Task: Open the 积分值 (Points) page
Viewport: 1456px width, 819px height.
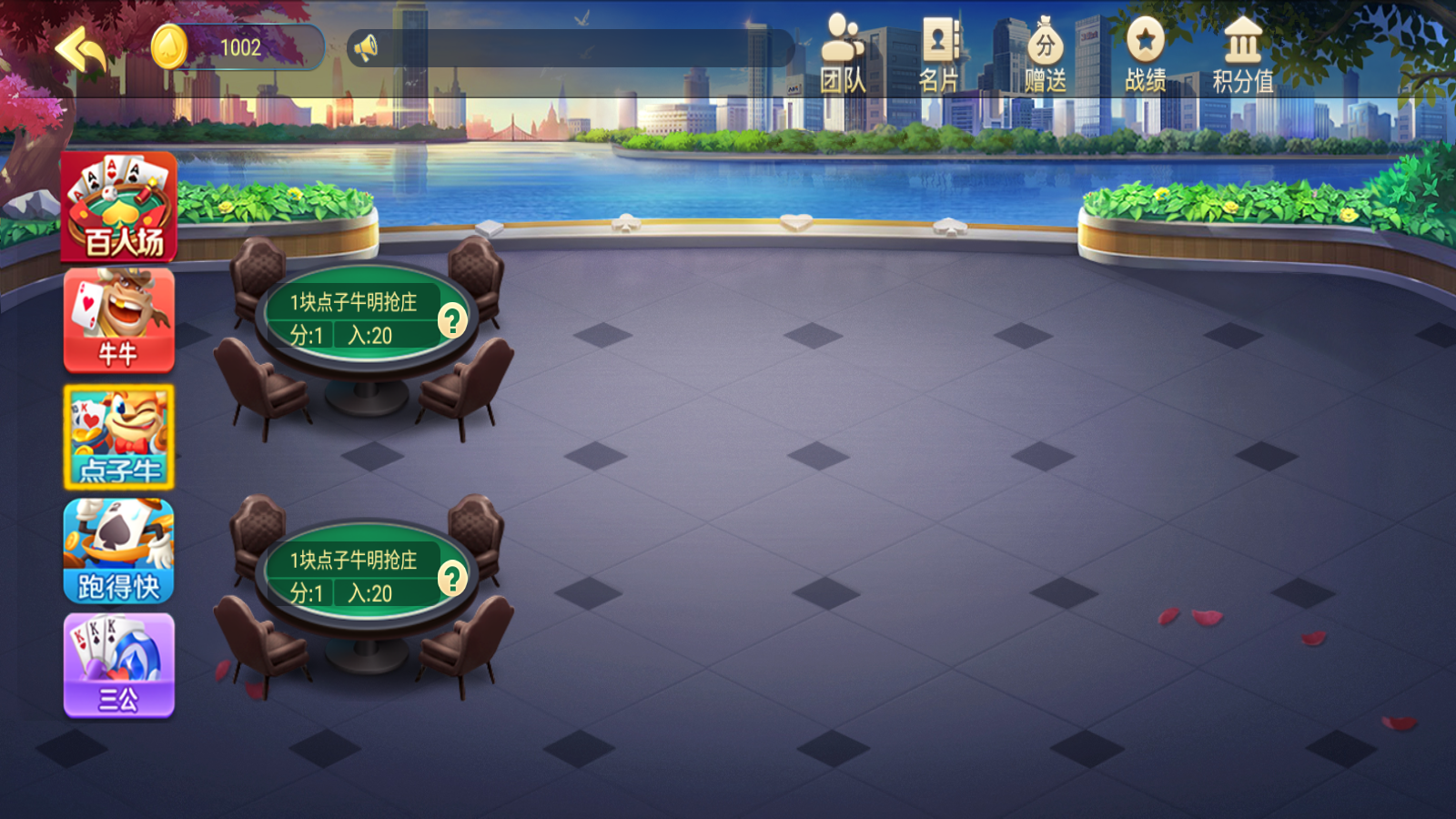Action: click(x=1244, y=50)
